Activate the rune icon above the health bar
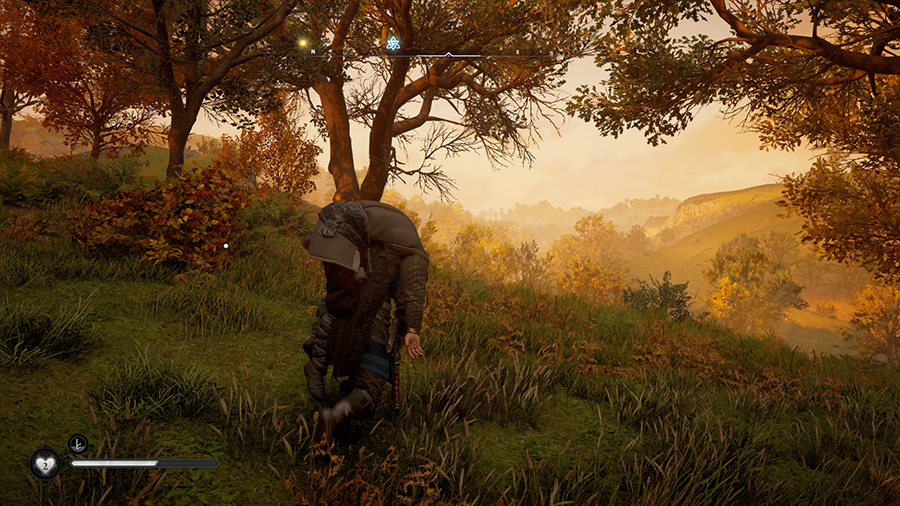The height and width of the screenshot is (506, 900). click(x=78, y=443)
